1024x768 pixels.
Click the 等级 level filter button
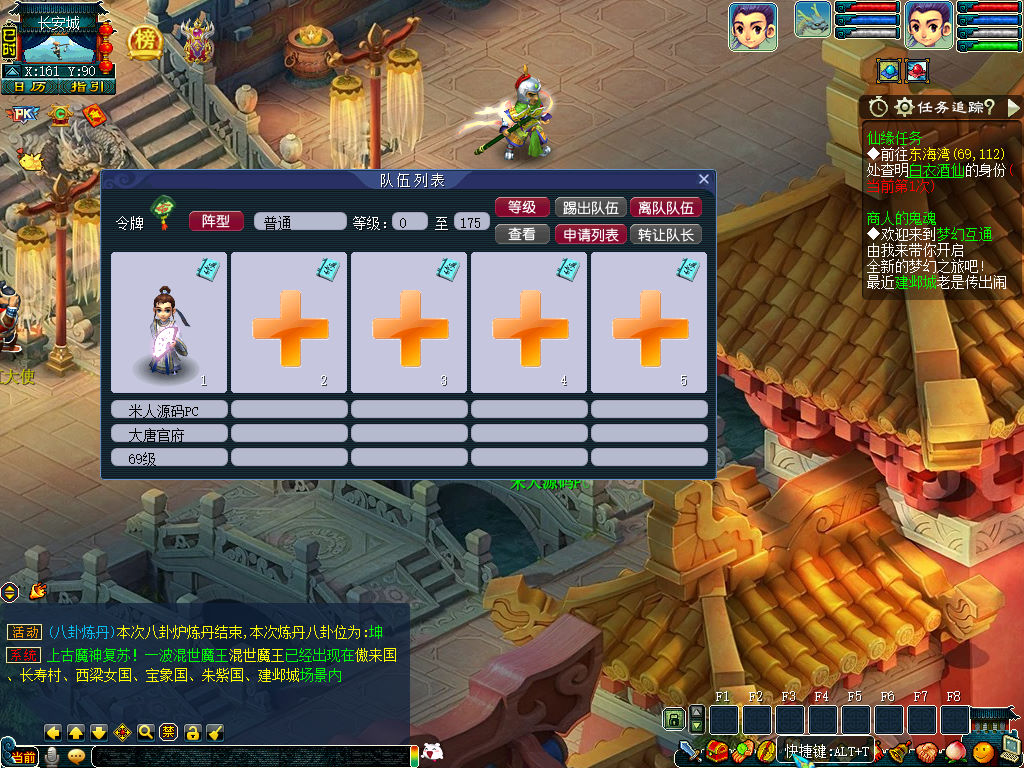[x=522, y=208]
